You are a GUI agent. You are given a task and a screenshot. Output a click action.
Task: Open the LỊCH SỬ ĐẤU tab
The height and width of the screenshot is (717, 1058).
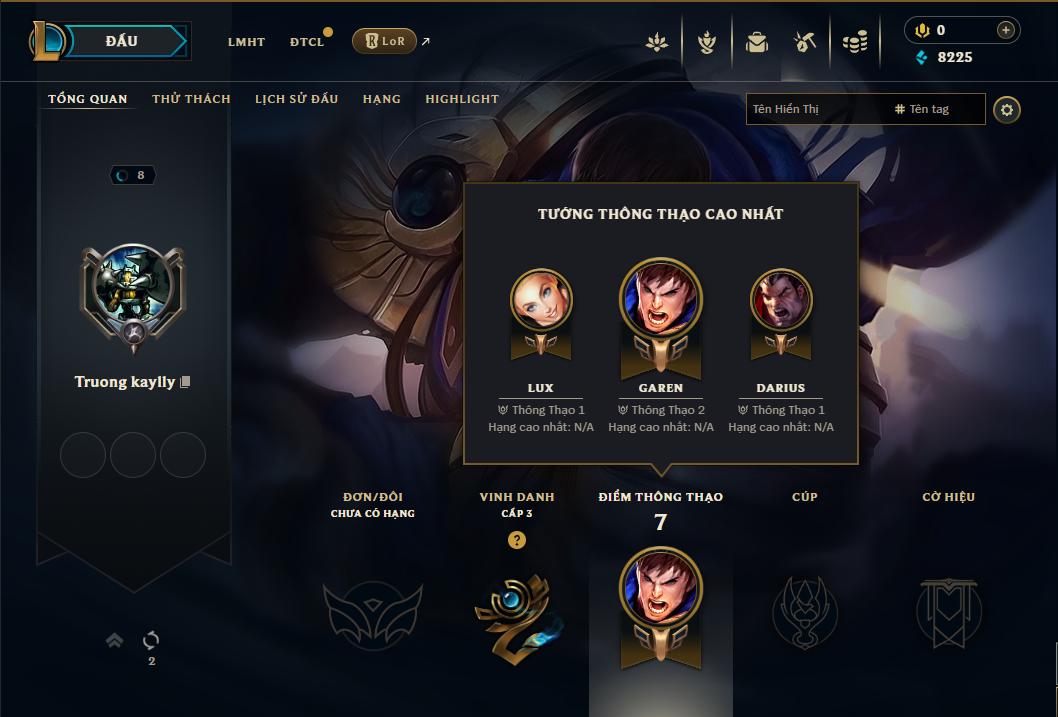click(296, 99)
